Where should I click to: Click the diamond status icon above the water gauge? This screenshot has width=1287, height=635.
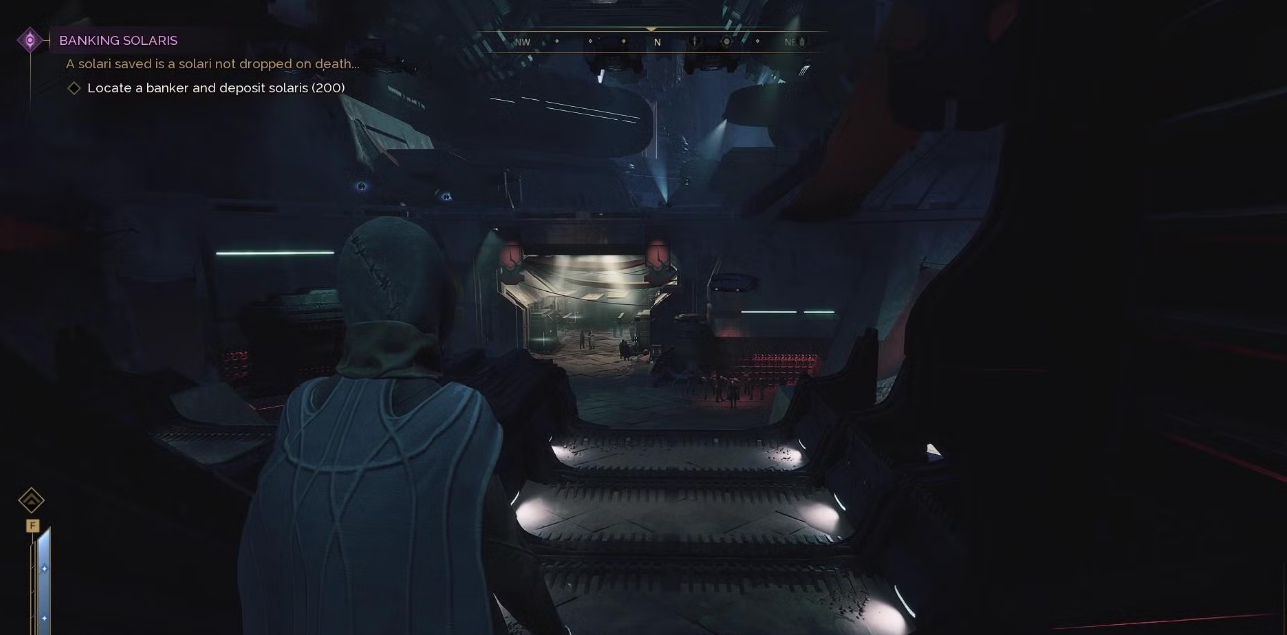[x=31, y=499]
